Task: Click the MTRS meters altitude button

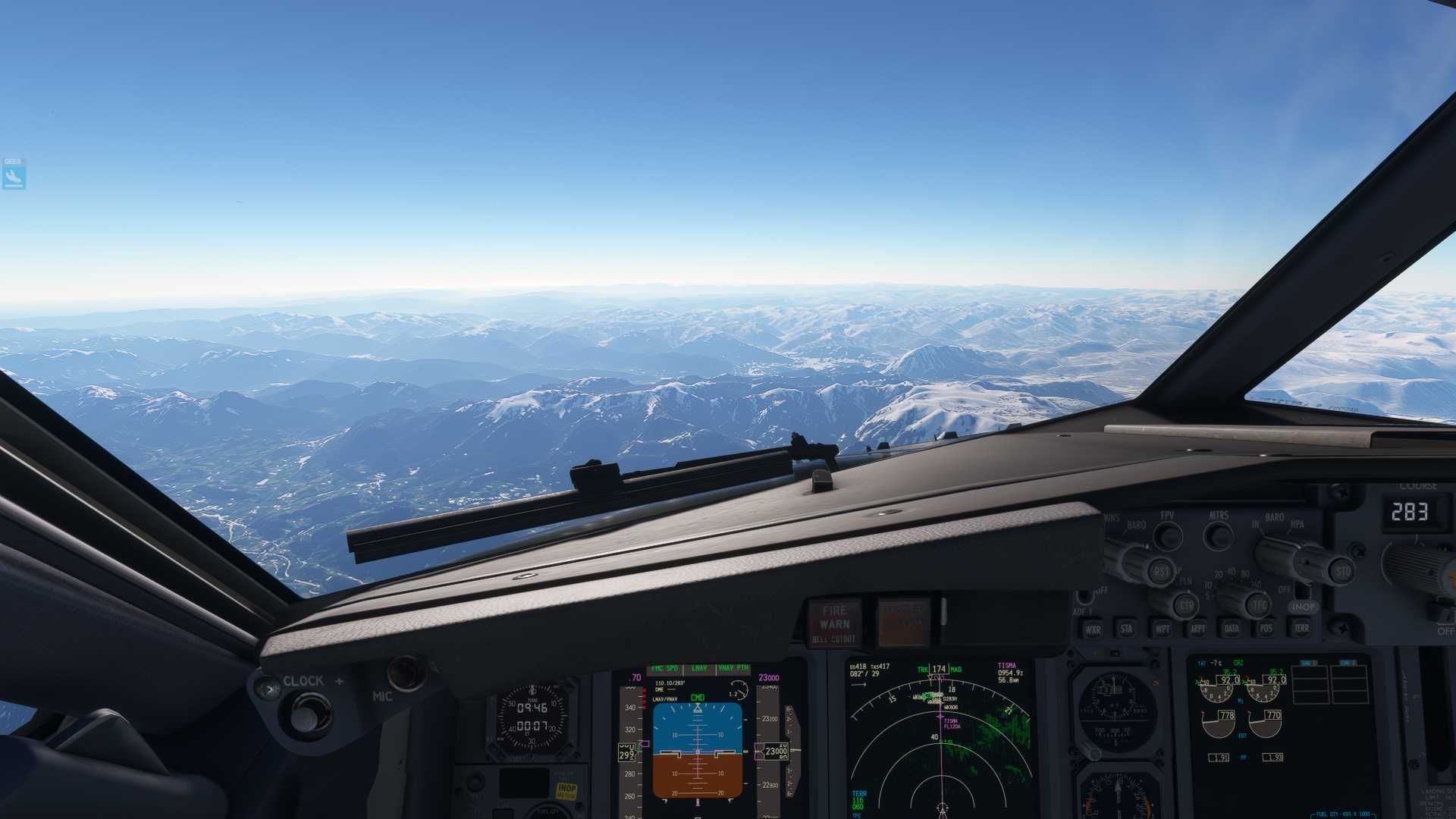Action: point(1219,535)
